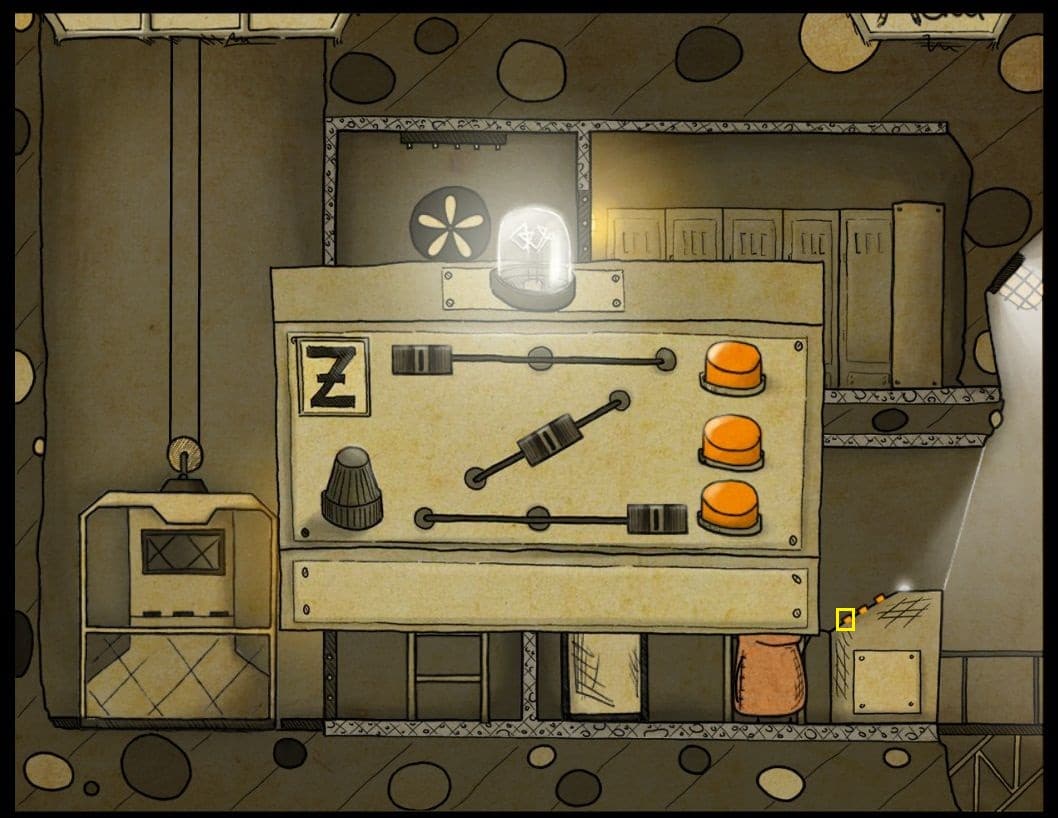Image resolution: width=1058 pixels, height=818 pixels.
Task: Click the slider handle nearest the lowest orange button
Action: point(657,518)
